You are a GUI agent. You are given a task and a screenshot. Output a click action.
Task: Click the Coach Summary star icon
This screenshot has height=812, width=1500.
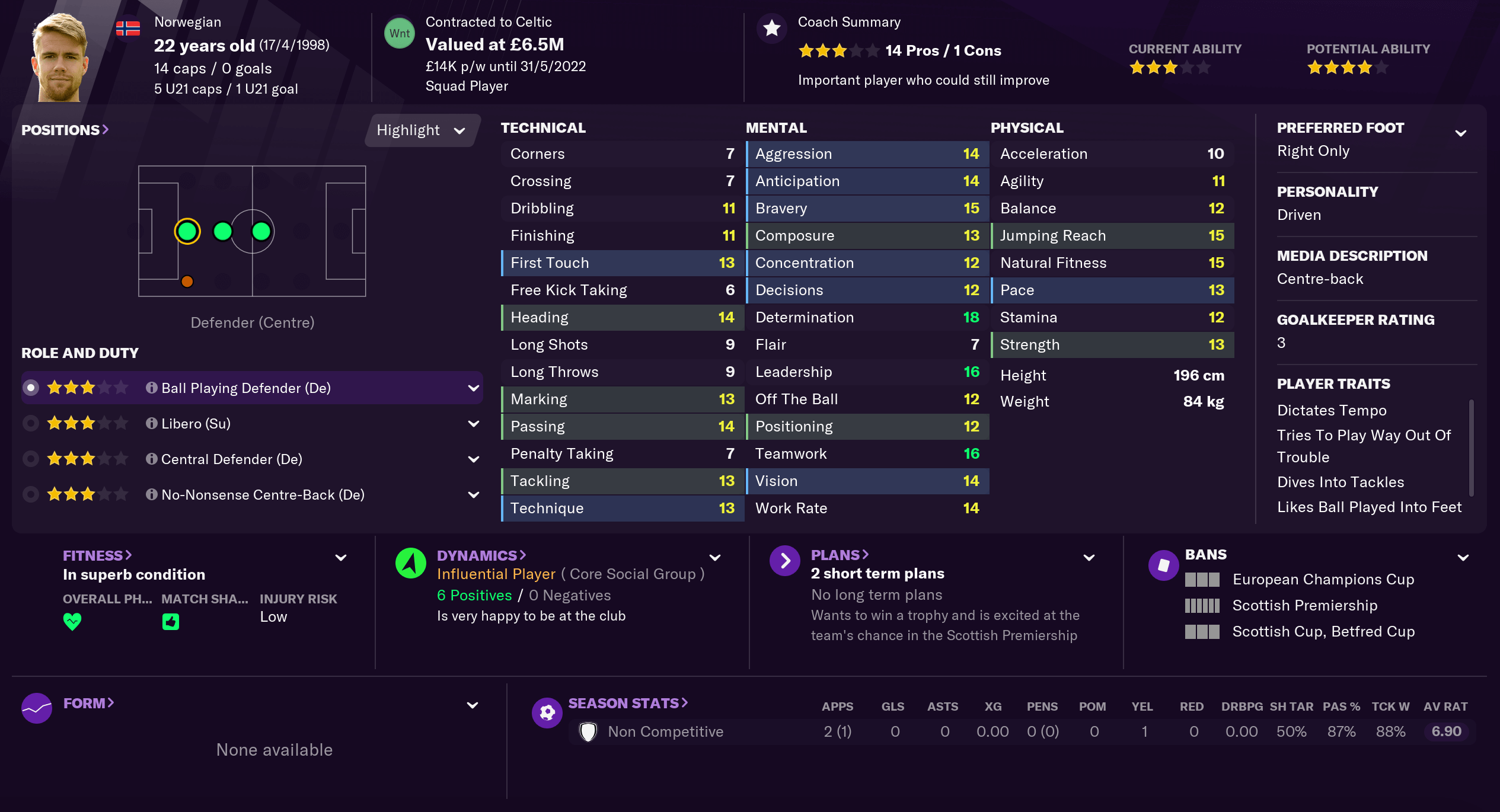[x=771, y=27]
